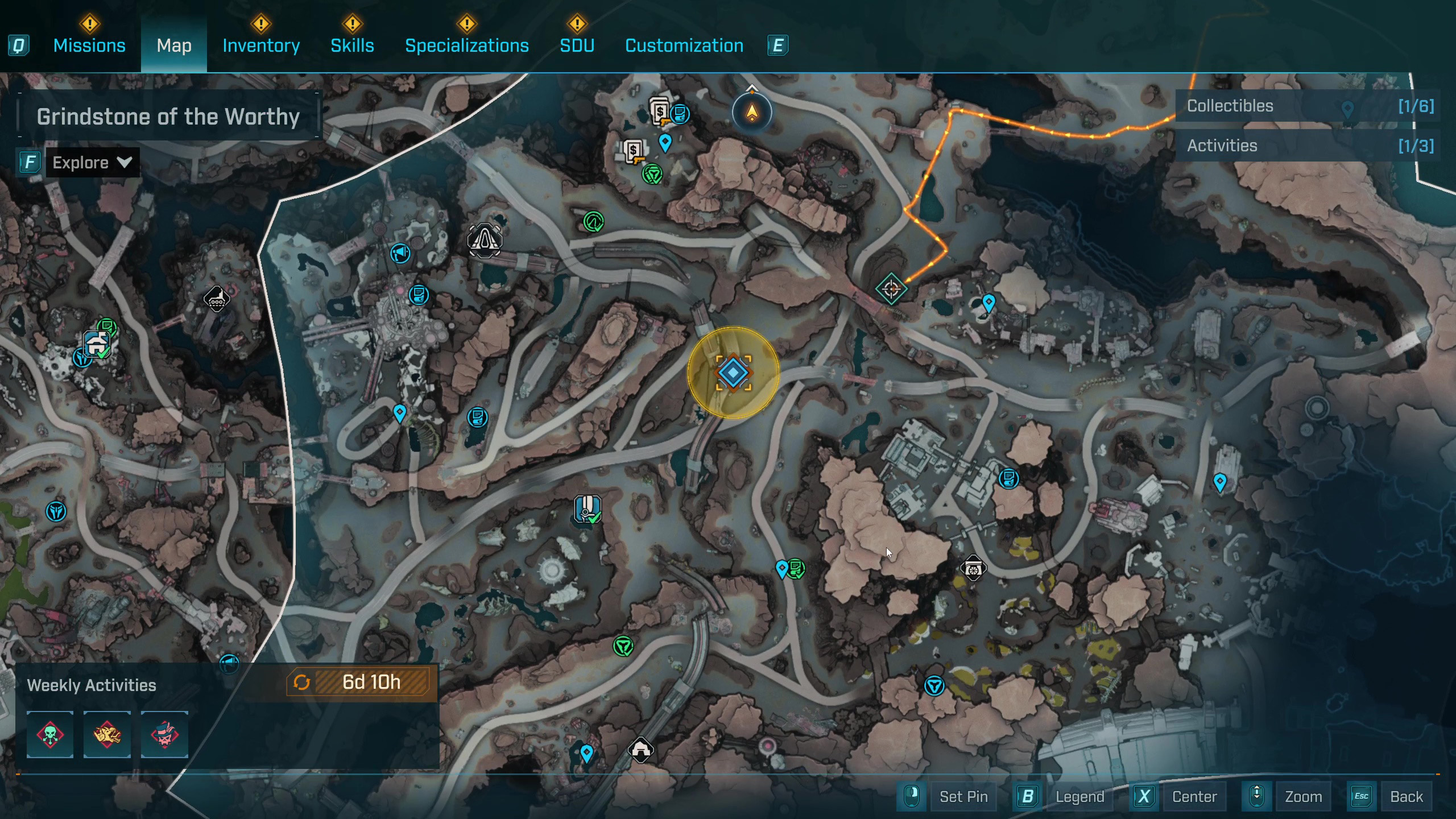Viewport: 1456px width, 819px height.
Task: Expand the Explore filter dropdown
Action: coord(92,163)
